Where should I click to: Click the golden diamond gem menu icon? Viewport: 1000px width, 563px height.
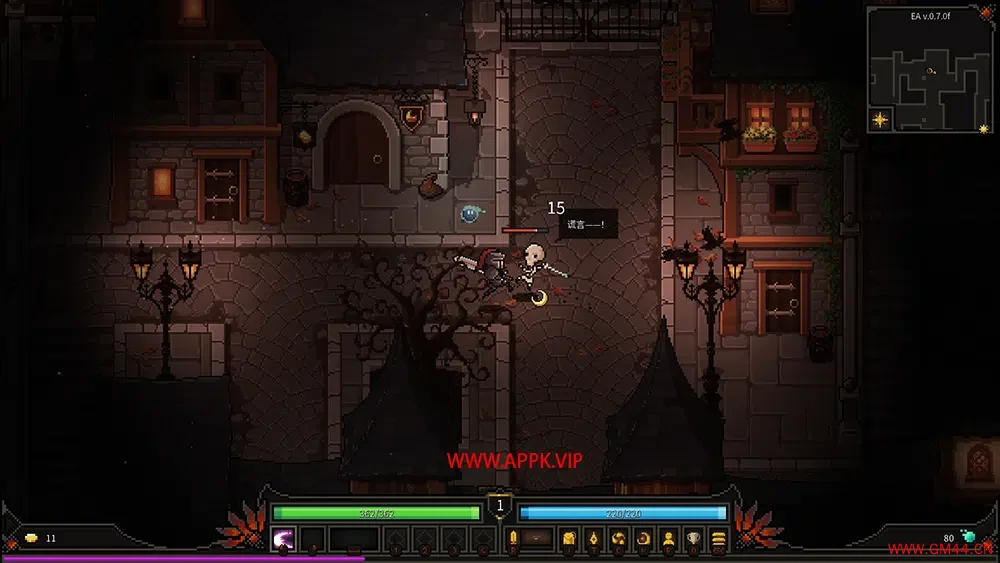click(x=592, y=540)
